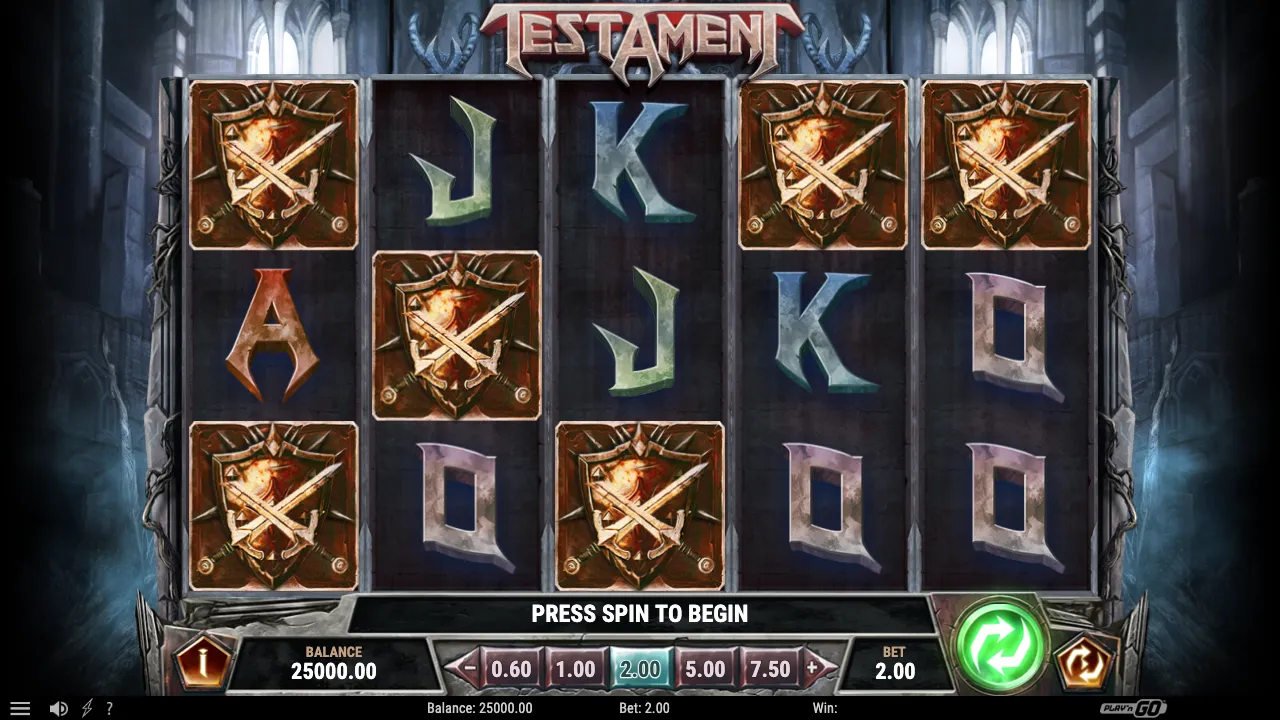
Task: Select the 5.00 bet value
Action: click(x=706, y=667)
